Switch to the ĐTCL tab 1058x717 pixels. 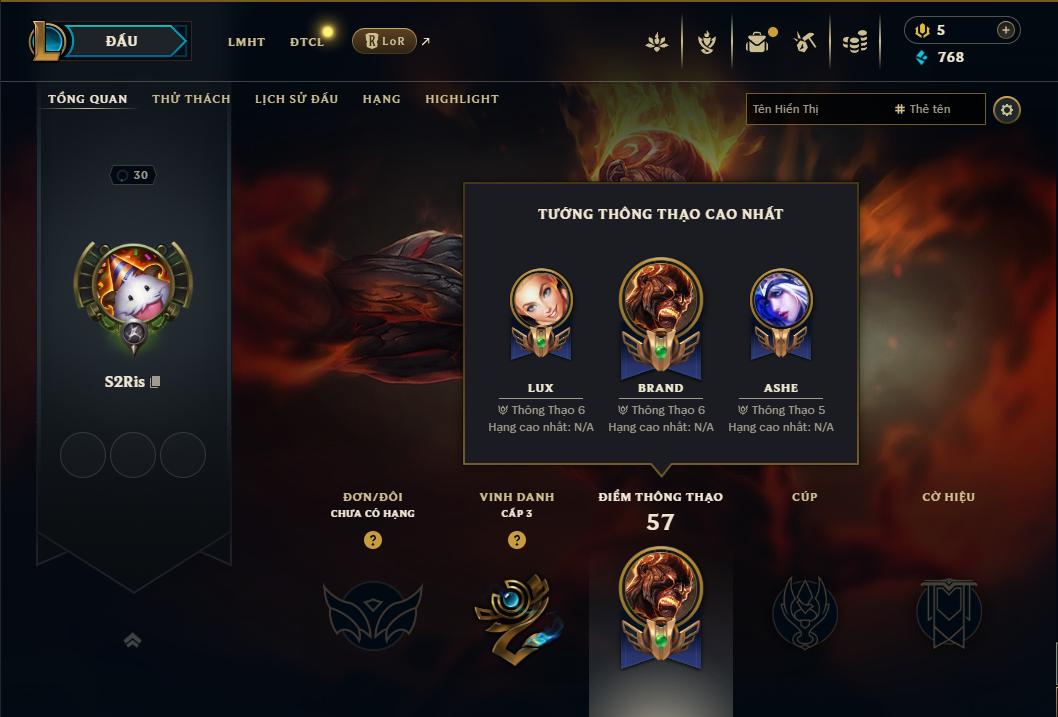[307, 42]
